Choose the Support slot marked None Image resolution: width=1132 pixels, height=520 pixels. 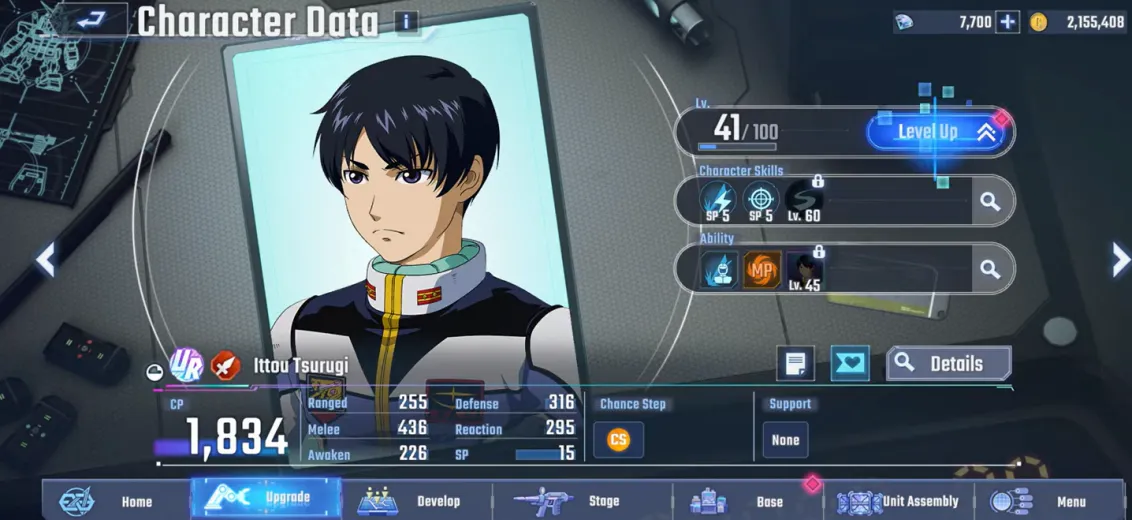pyautogui.click(x=785, y=440)
